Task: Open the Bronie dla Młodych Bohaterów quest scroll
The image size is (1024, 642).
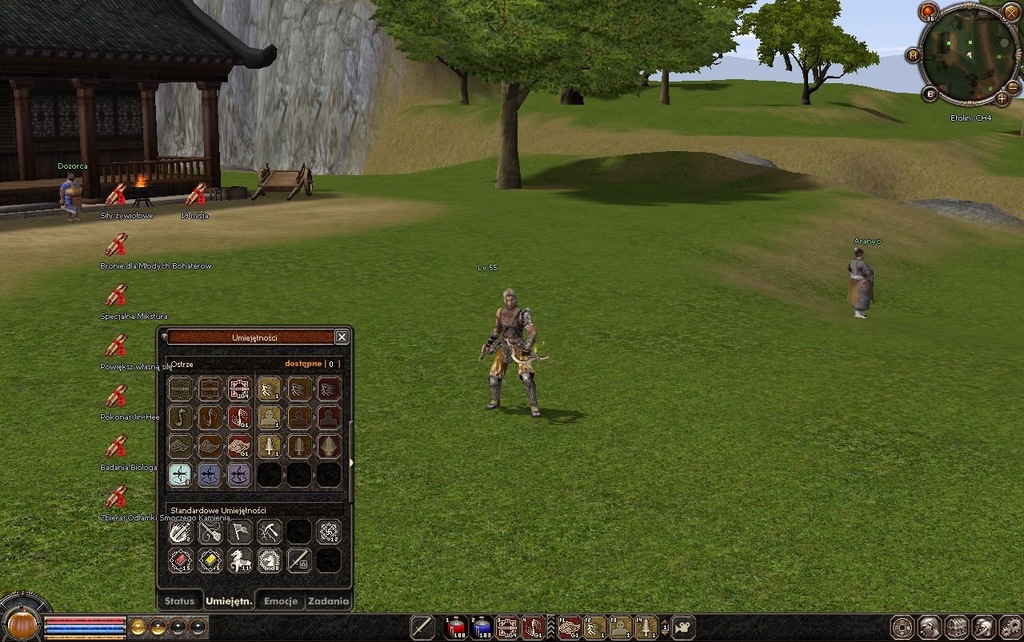Action: click(x=116, y=245)
